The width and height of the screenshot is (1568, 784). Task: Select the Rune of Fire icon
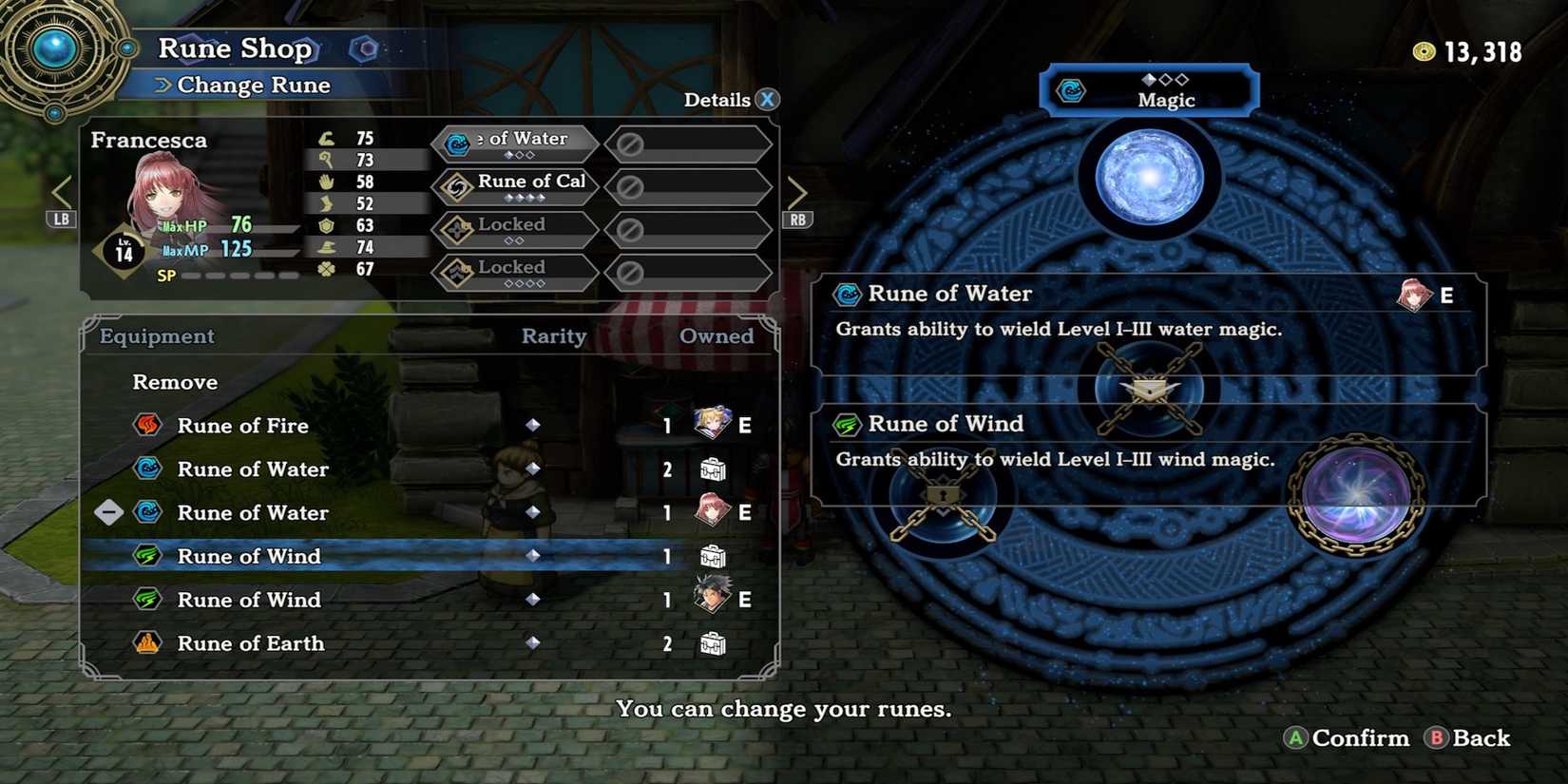tap(147, 426)
